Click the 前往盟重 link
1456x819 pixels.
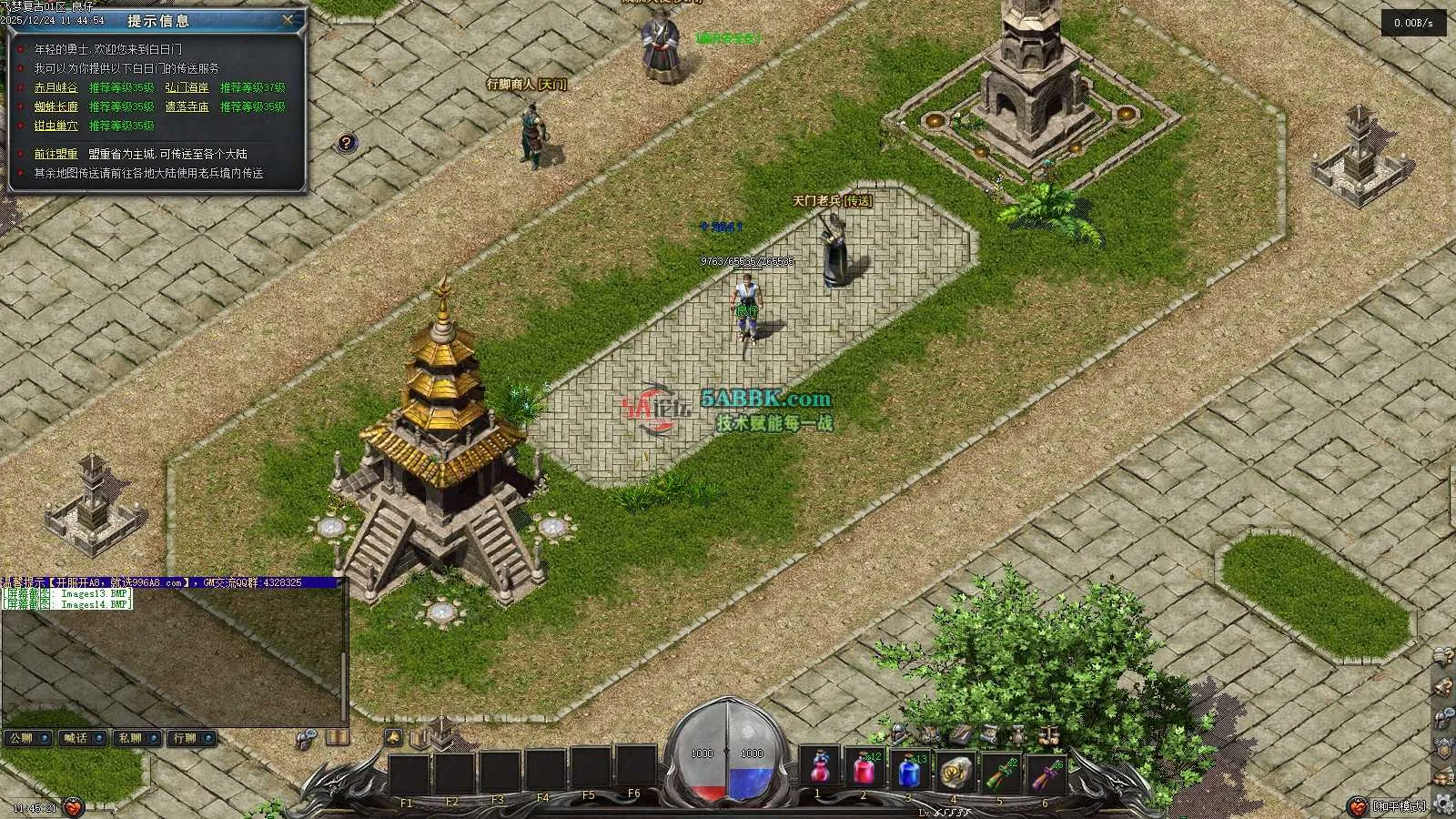click(56, 155)
